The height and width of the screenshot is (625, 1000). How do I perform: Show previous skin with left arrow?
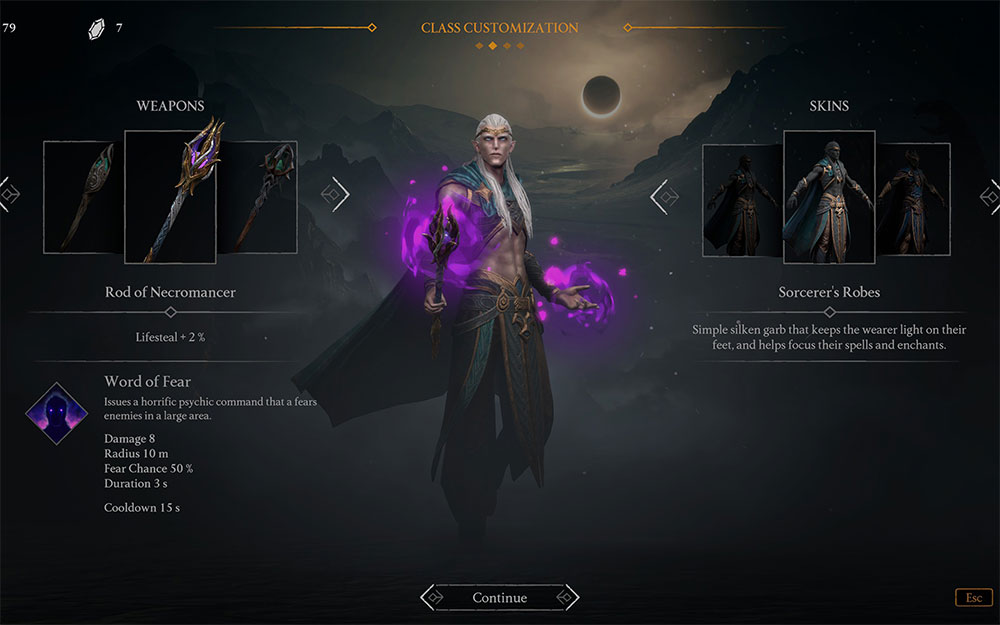[x=662, y=197]
